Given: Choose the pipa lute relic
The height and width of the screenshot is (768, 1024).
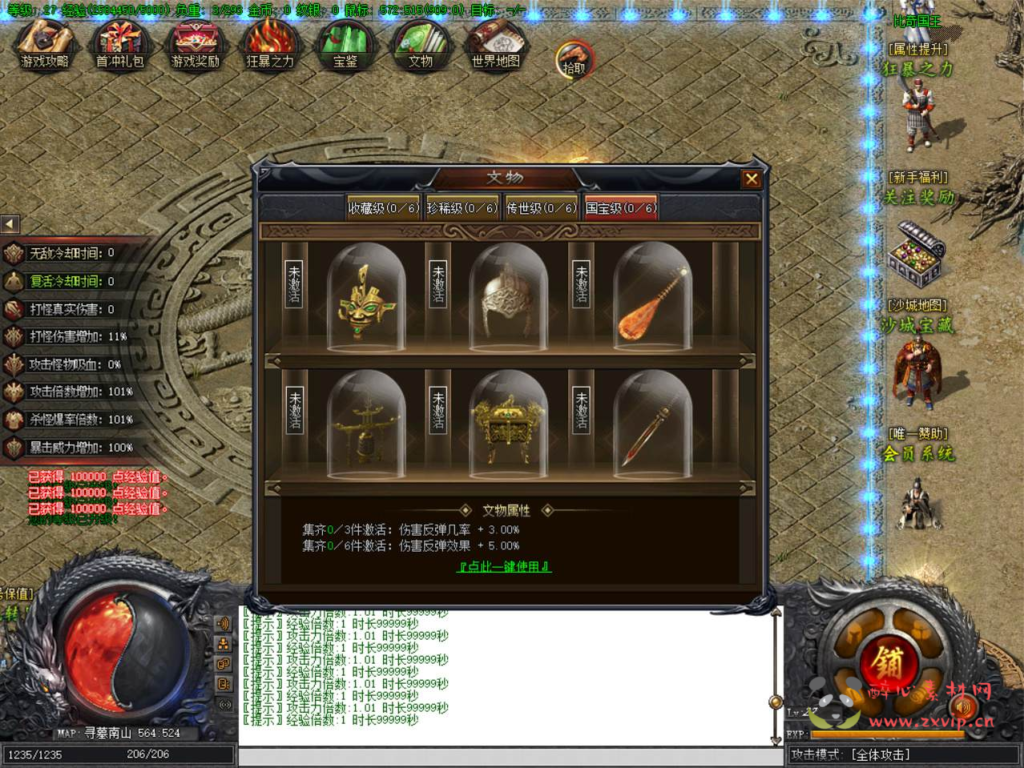Looking at the screenshot, I should point(652,300).
